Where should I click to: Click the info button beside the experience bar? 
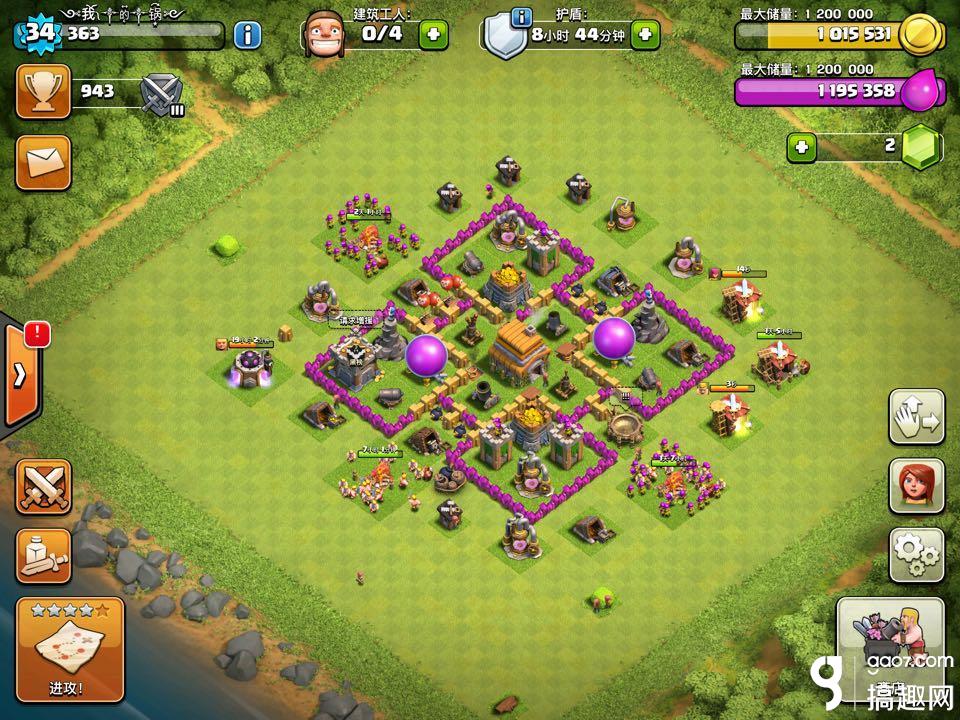pos(248,35)
